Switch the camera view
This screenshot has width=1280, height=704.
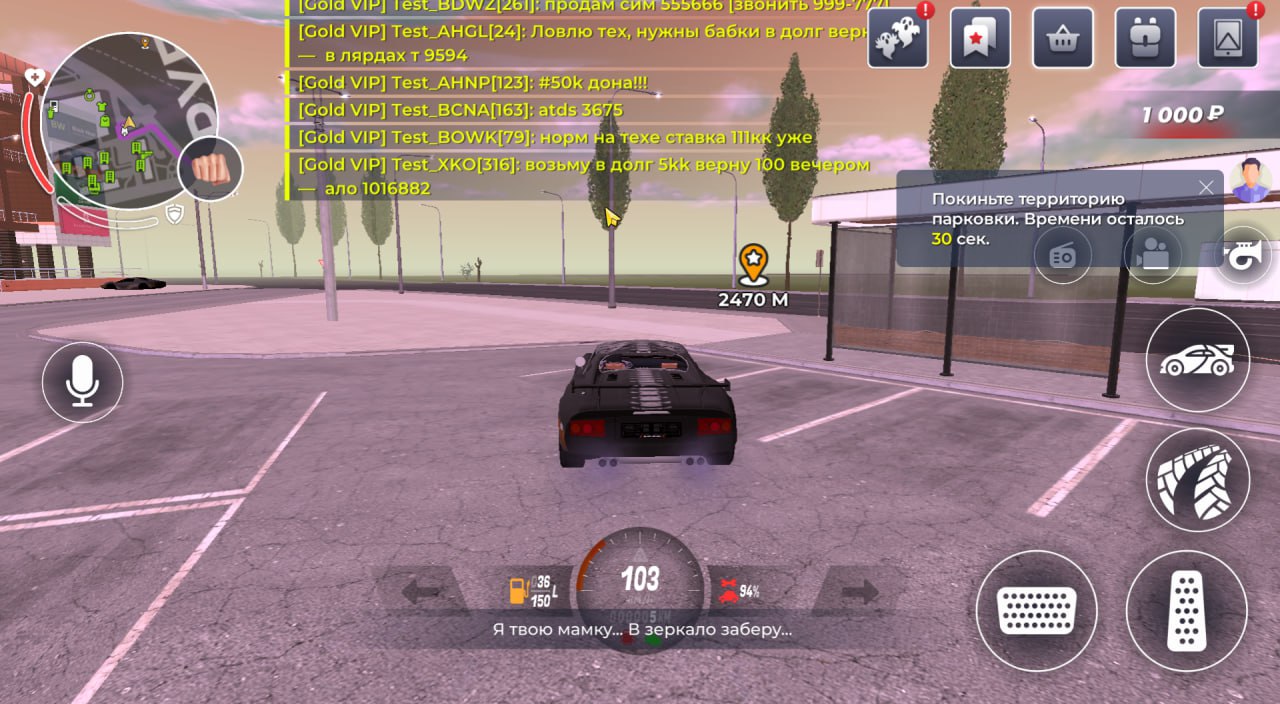[x=1152, y=255]
